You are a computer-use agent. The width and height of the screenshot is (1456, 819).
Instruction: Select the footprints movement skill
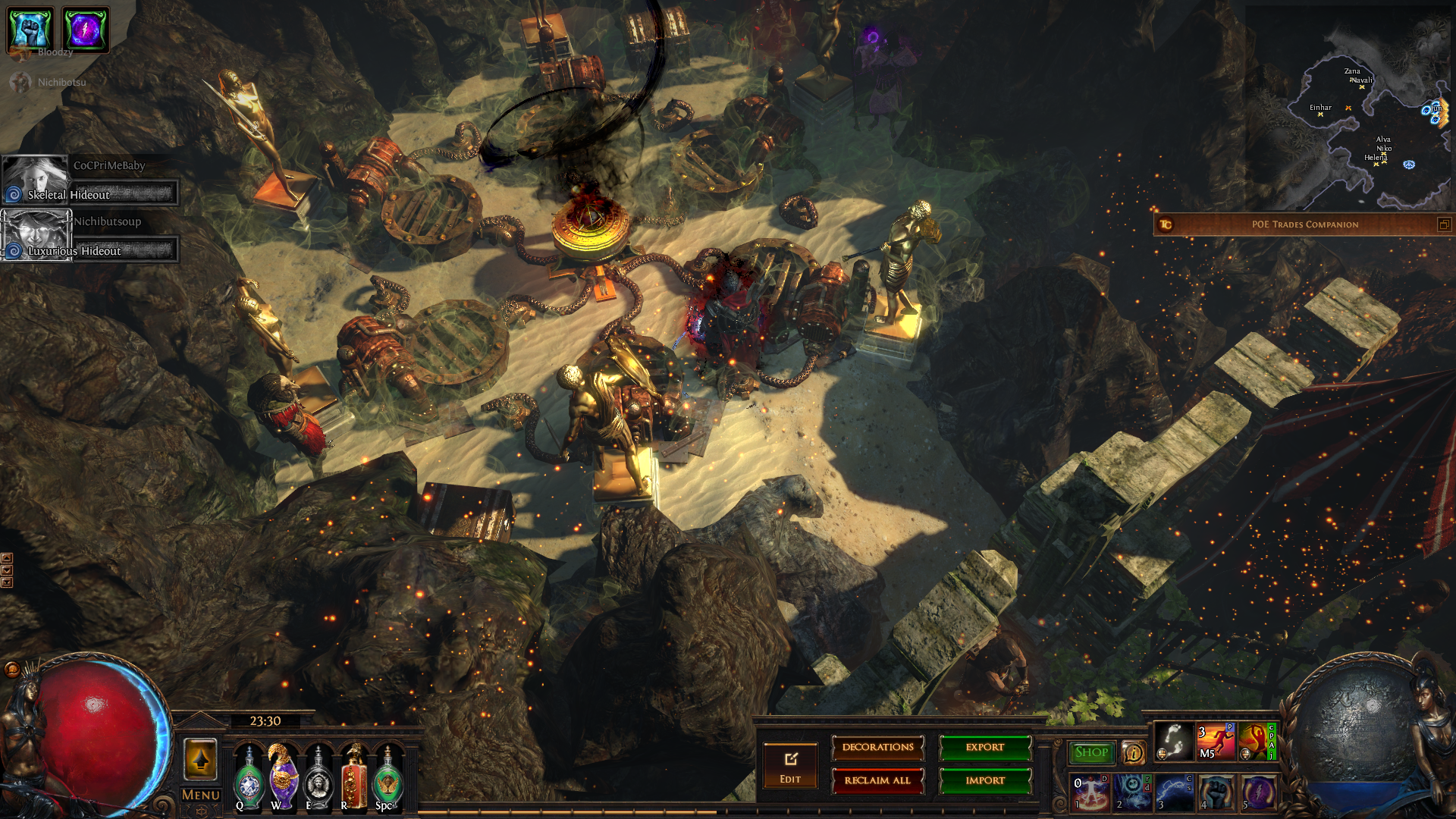pos(1173,741)
